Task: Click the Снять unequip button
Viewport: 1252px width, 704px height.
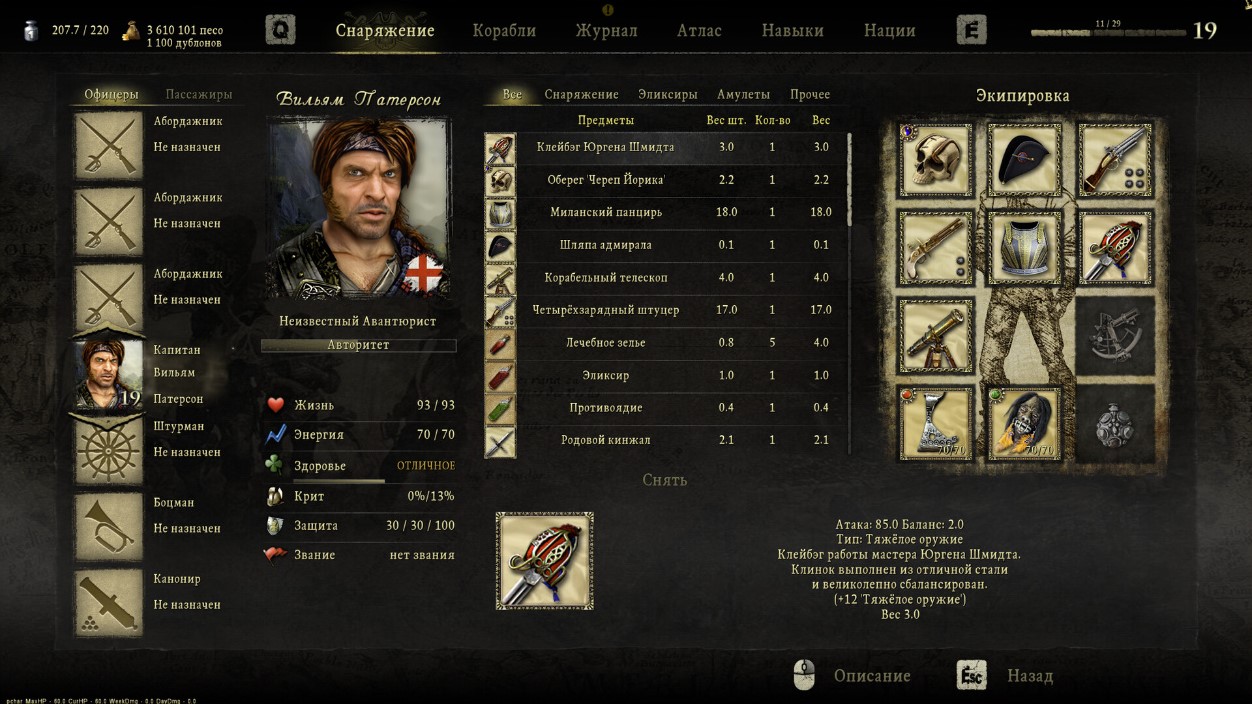Action: [664, 480]
